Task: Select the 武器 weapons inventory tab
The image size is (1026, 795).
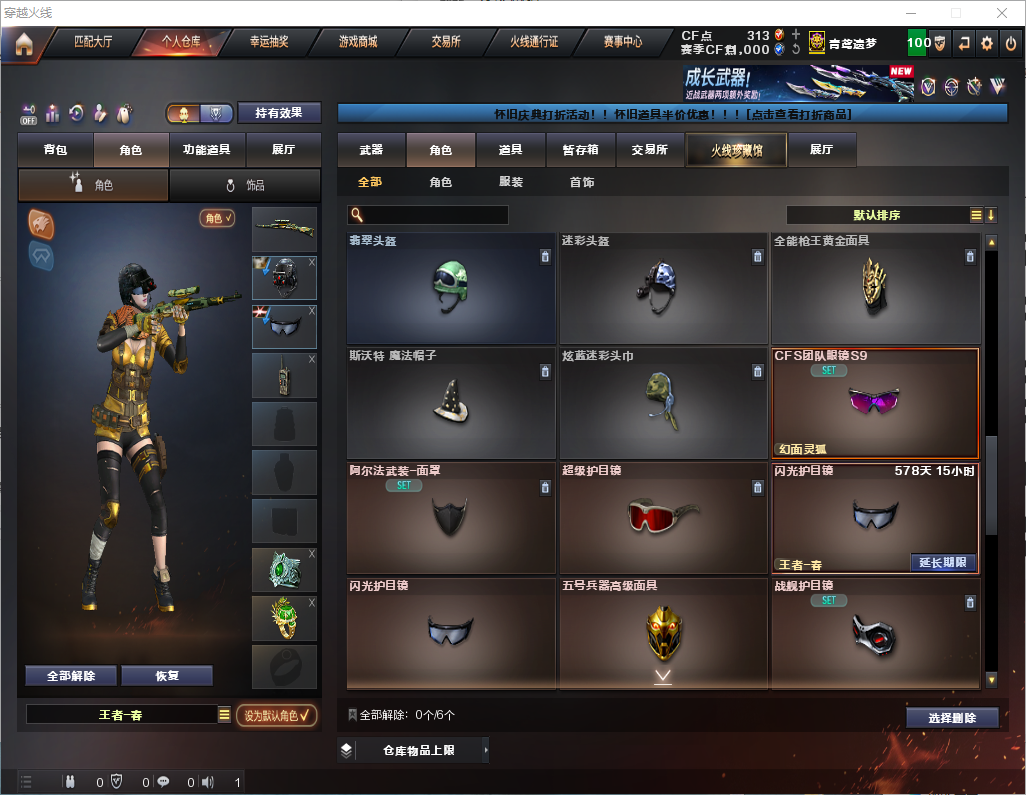Action: (371, 150)
